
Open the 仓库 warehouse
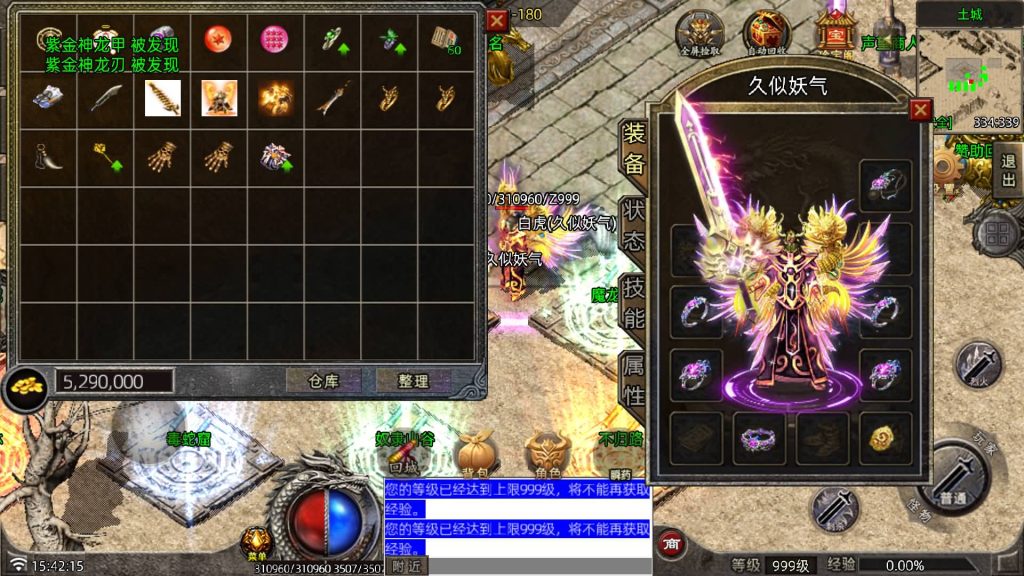(323, 381)
